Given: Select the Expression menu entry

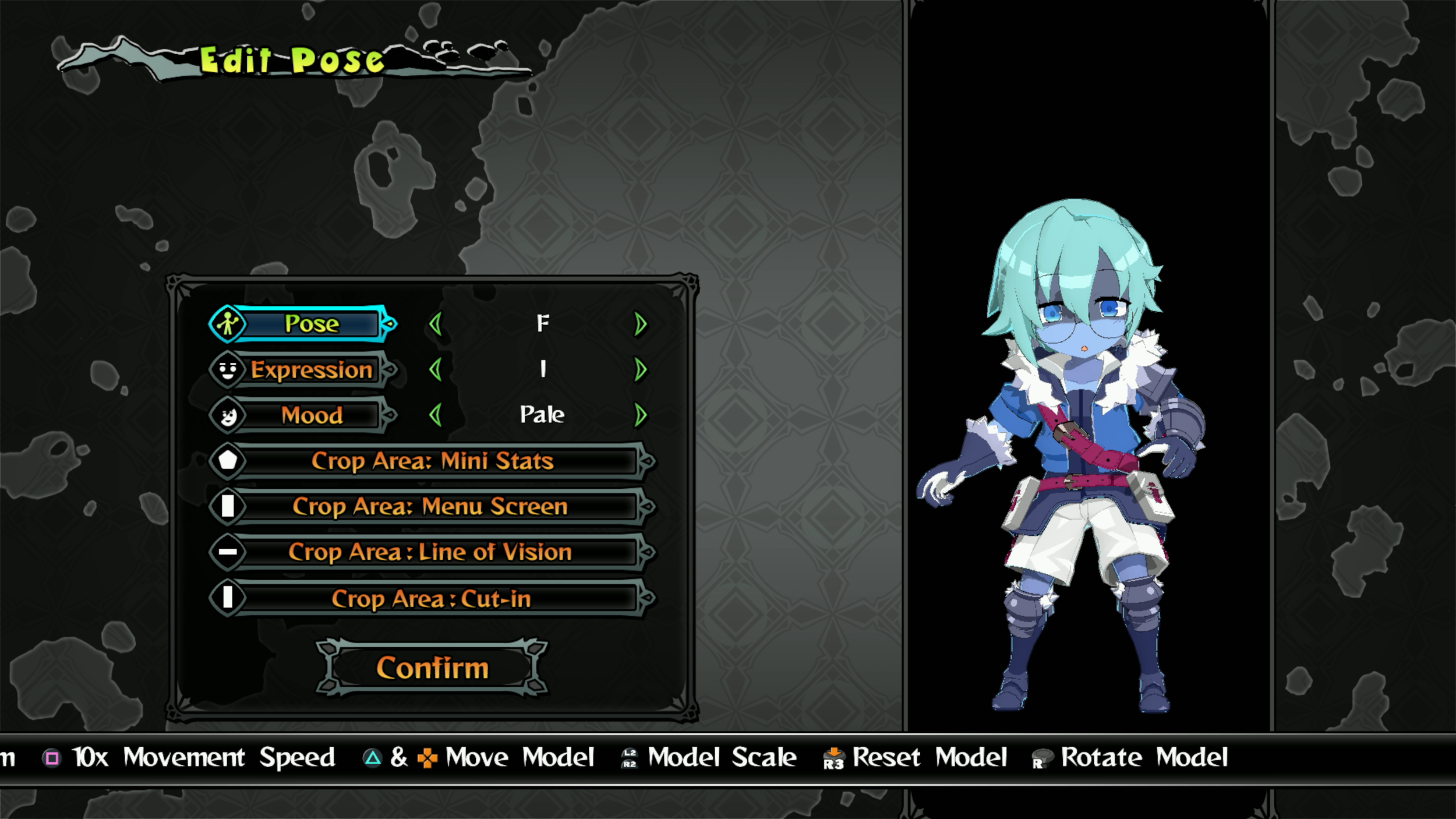Looking at the screenshot, I should 311,370.
